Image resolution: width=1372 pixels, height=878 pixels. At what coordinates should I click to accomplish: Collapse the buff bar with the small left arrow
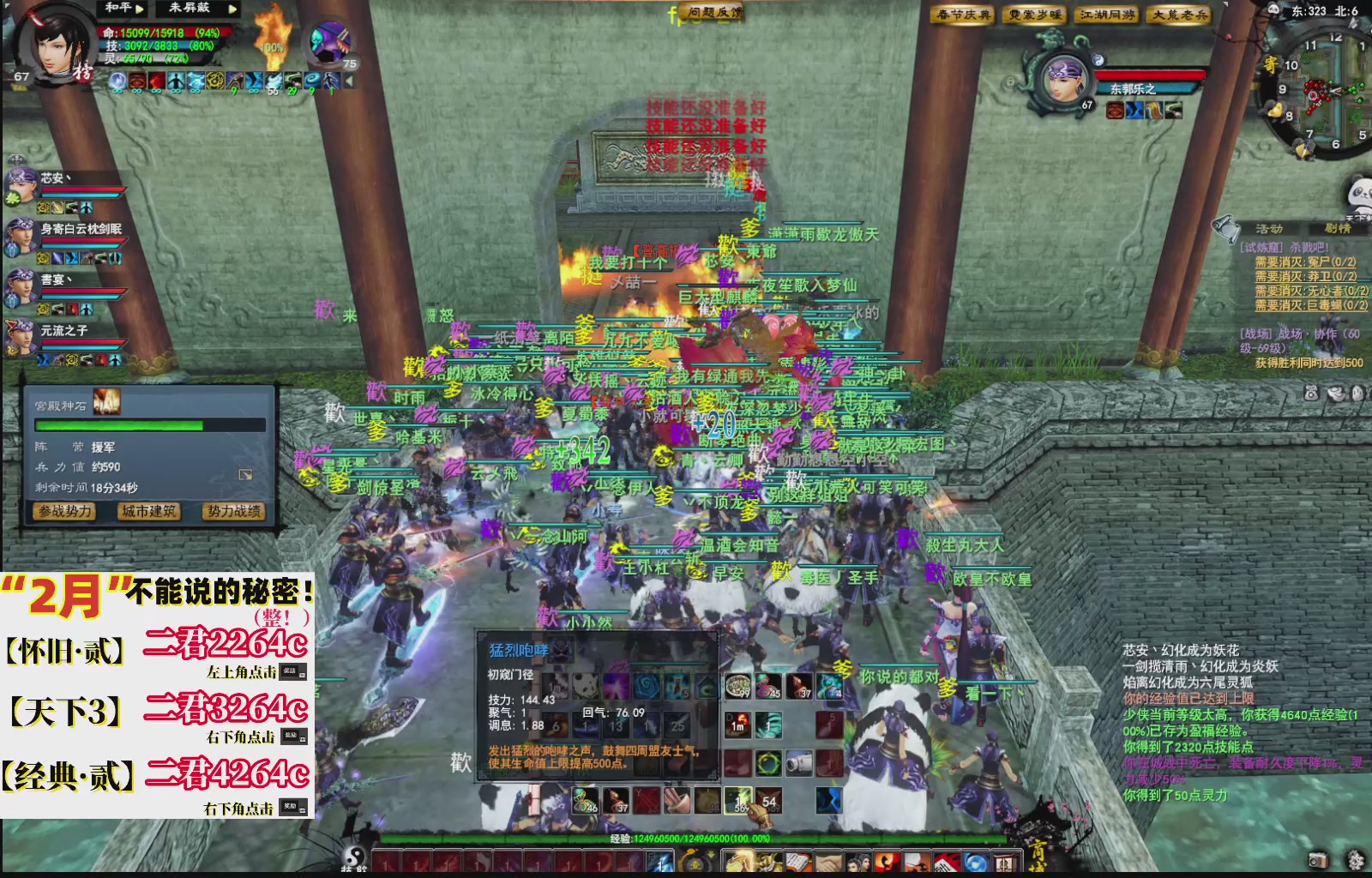(x=350, y=81)
